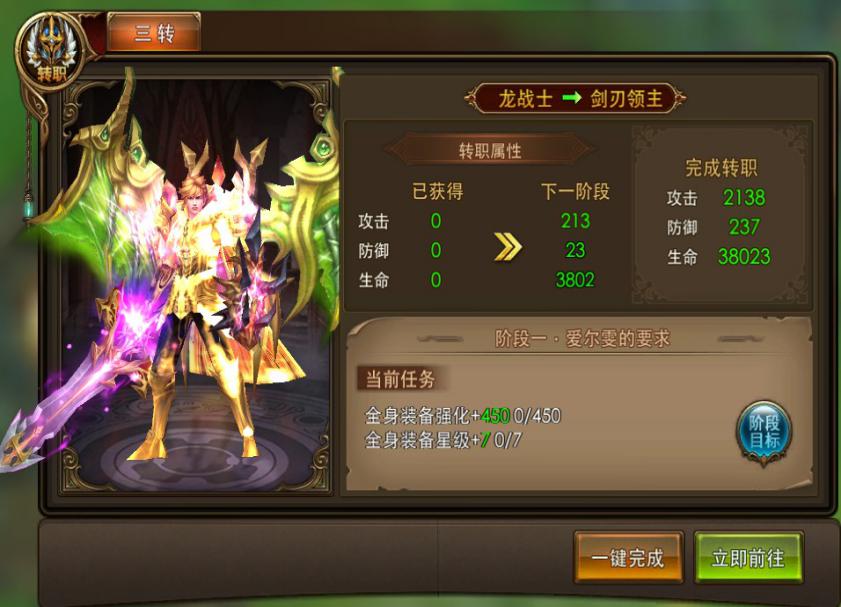
Task: Switch to the 三转 tab
Action: pos(154,33)
